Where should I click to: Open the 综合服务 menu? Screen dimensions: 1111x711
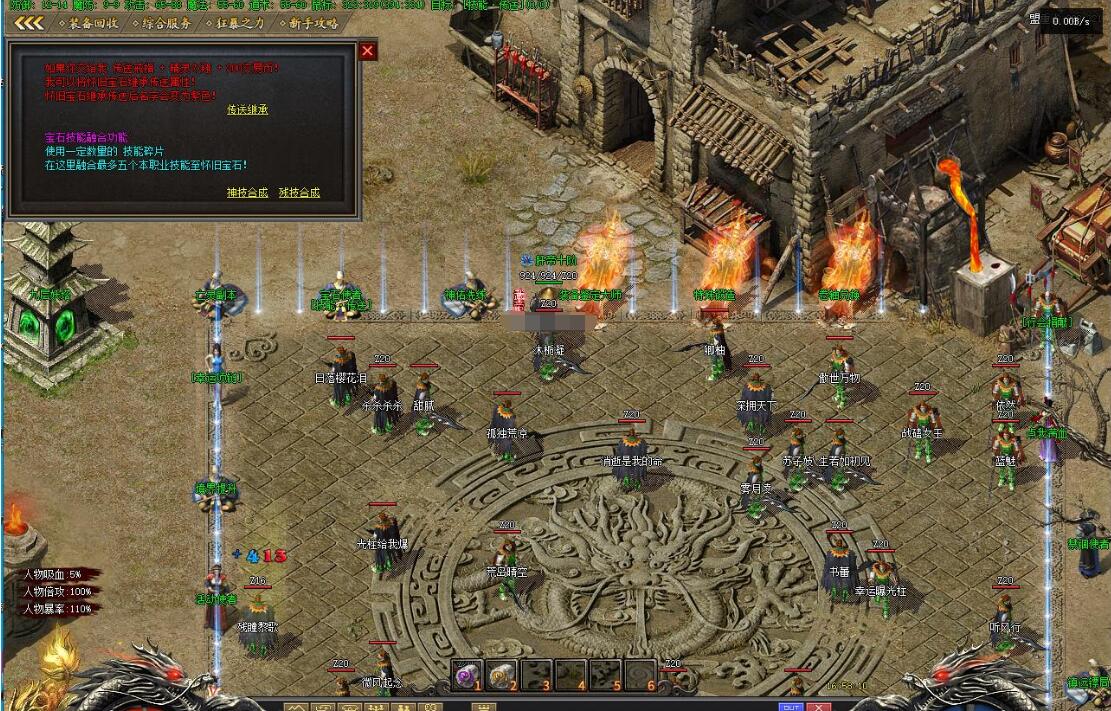166,22
